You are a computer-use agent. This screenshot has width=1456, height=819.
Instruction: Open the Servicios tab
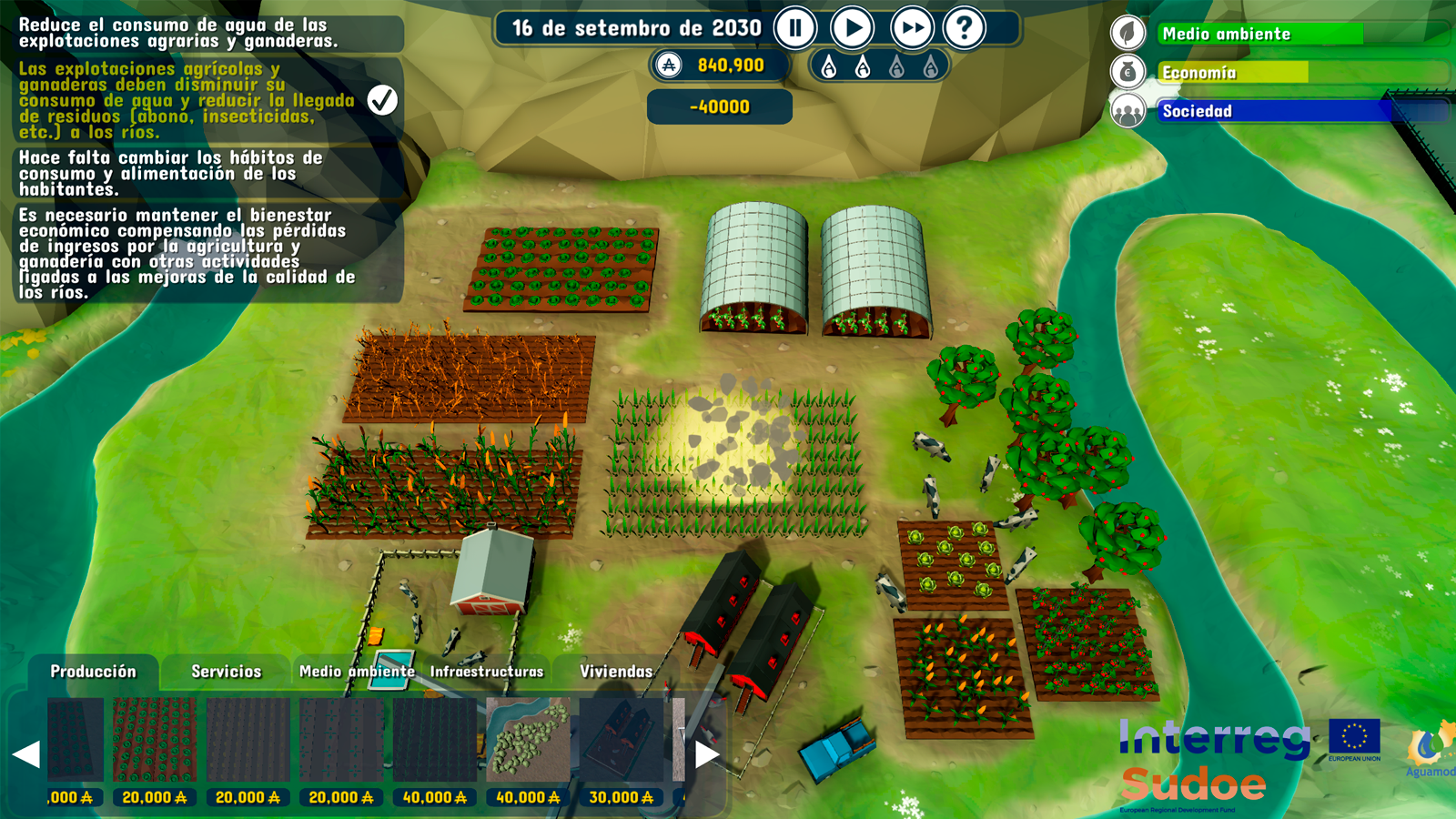[226, 672]
